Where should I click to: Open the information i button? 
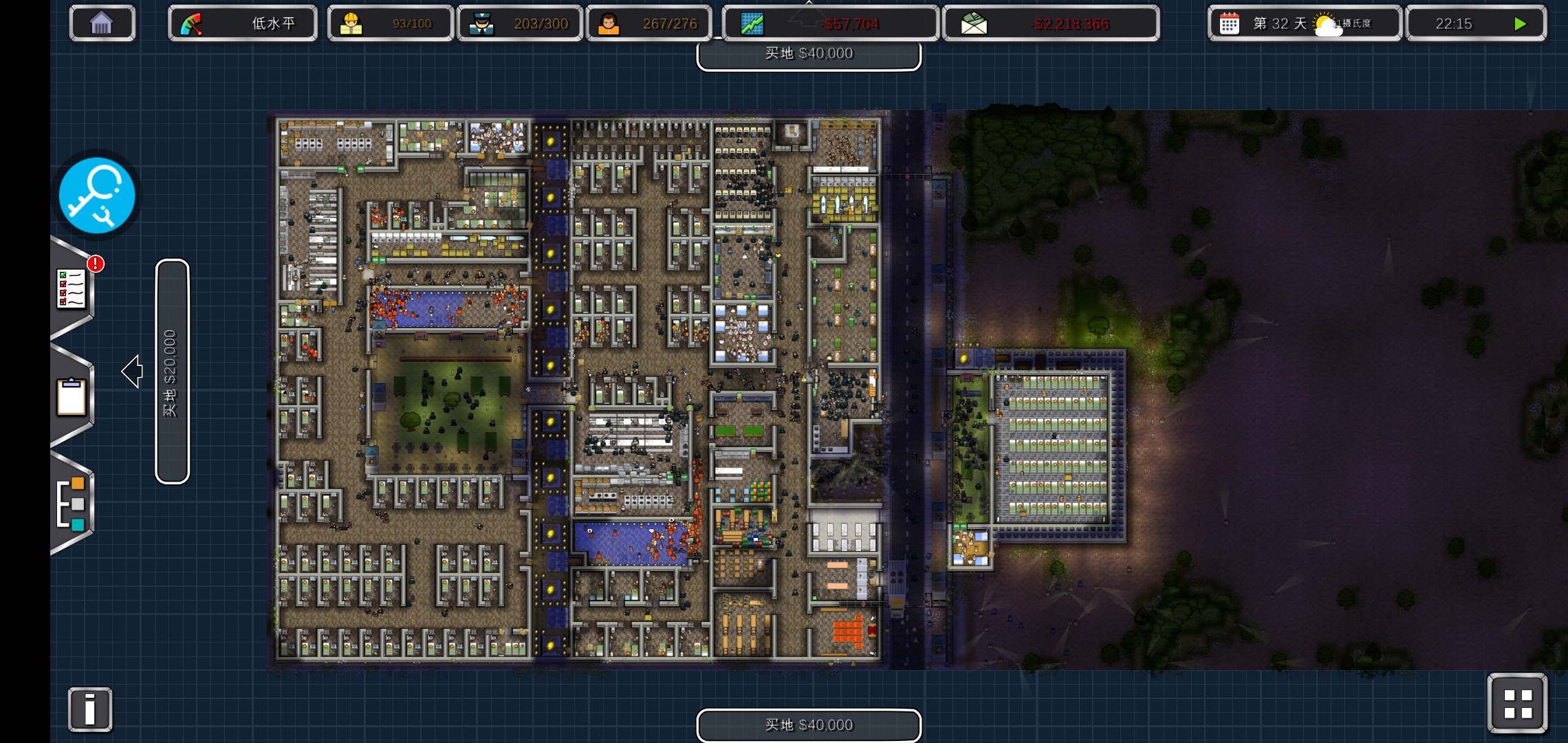(x=90, y=709)
